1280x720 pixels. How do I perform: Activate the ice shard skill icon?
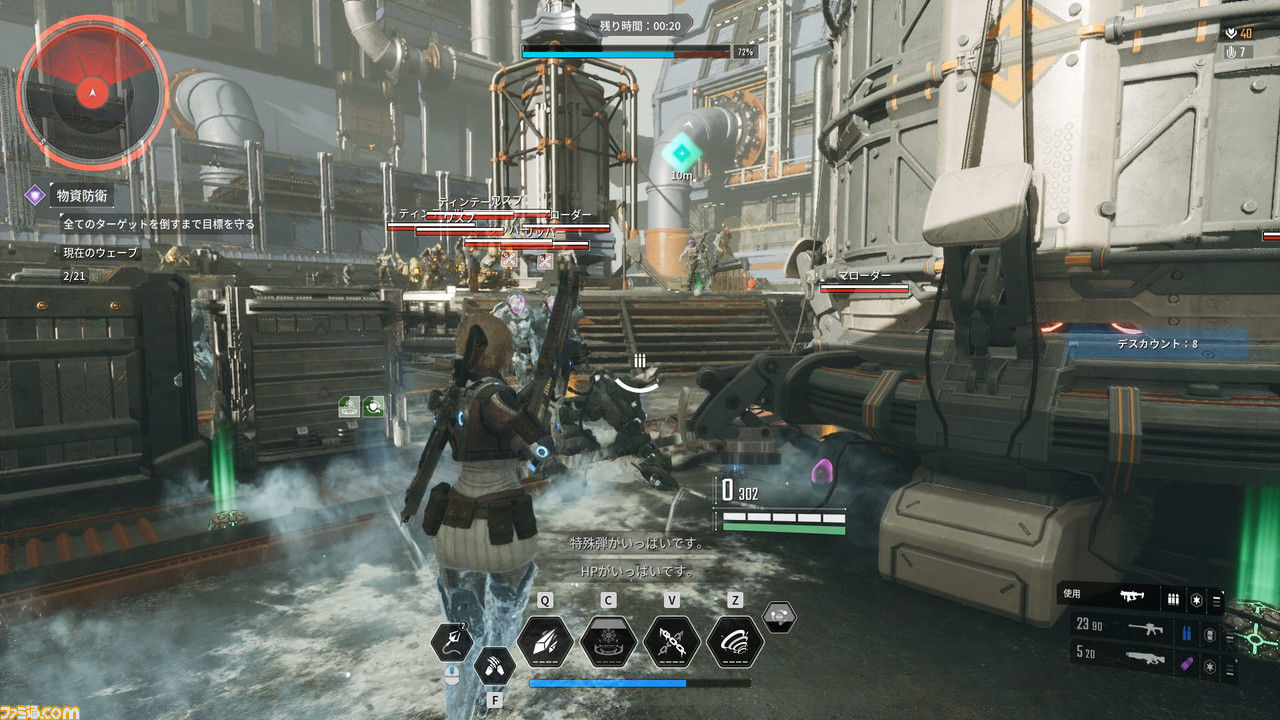545,641
